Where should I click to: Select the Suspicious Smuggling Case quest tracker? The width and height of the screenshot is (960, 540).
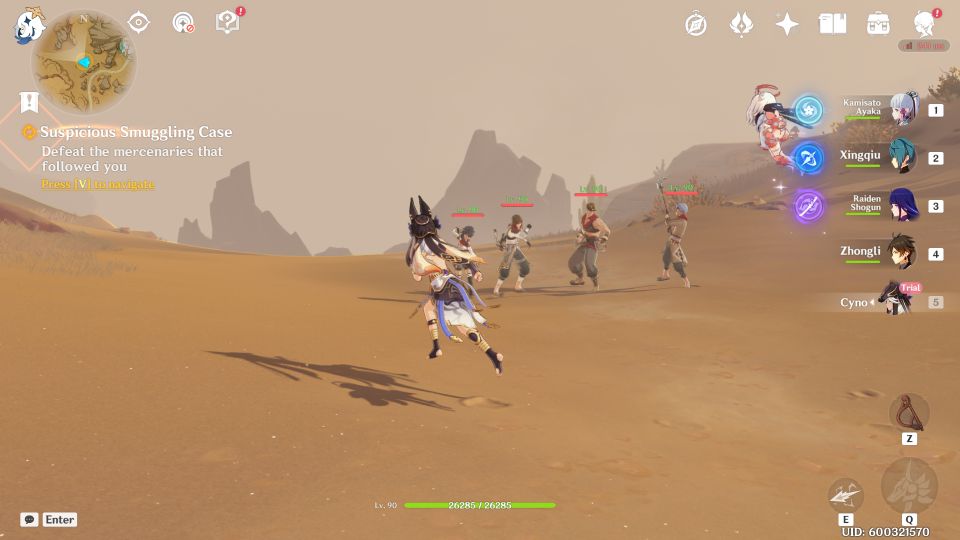[136, 132]
